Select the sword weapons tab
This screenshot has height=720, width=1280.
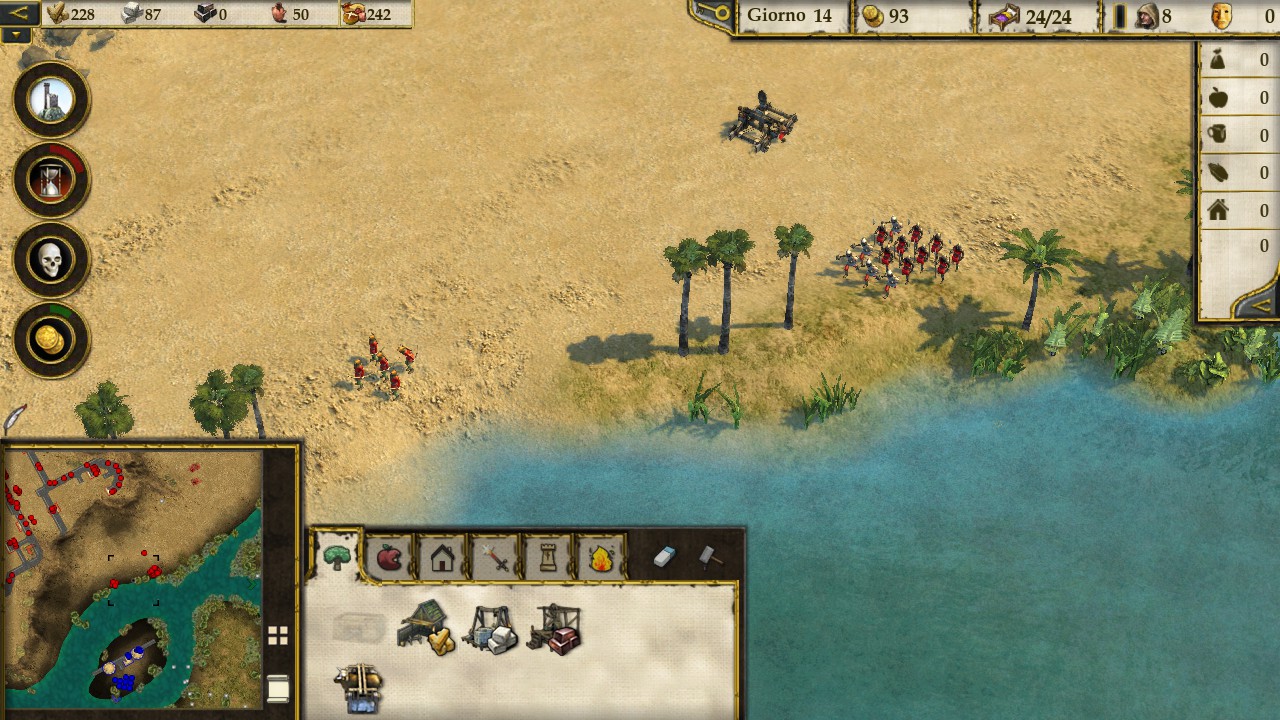point(495,558)
